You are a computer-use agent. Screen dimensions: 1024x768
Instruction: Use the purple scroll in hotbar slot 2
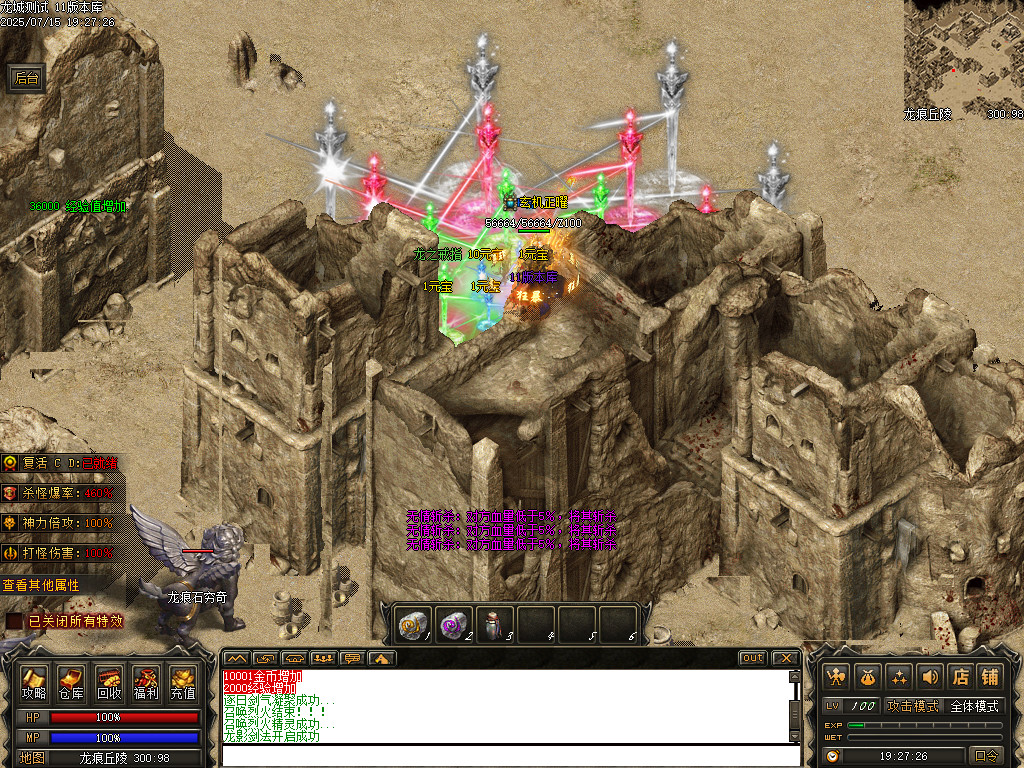pos(453,625)
